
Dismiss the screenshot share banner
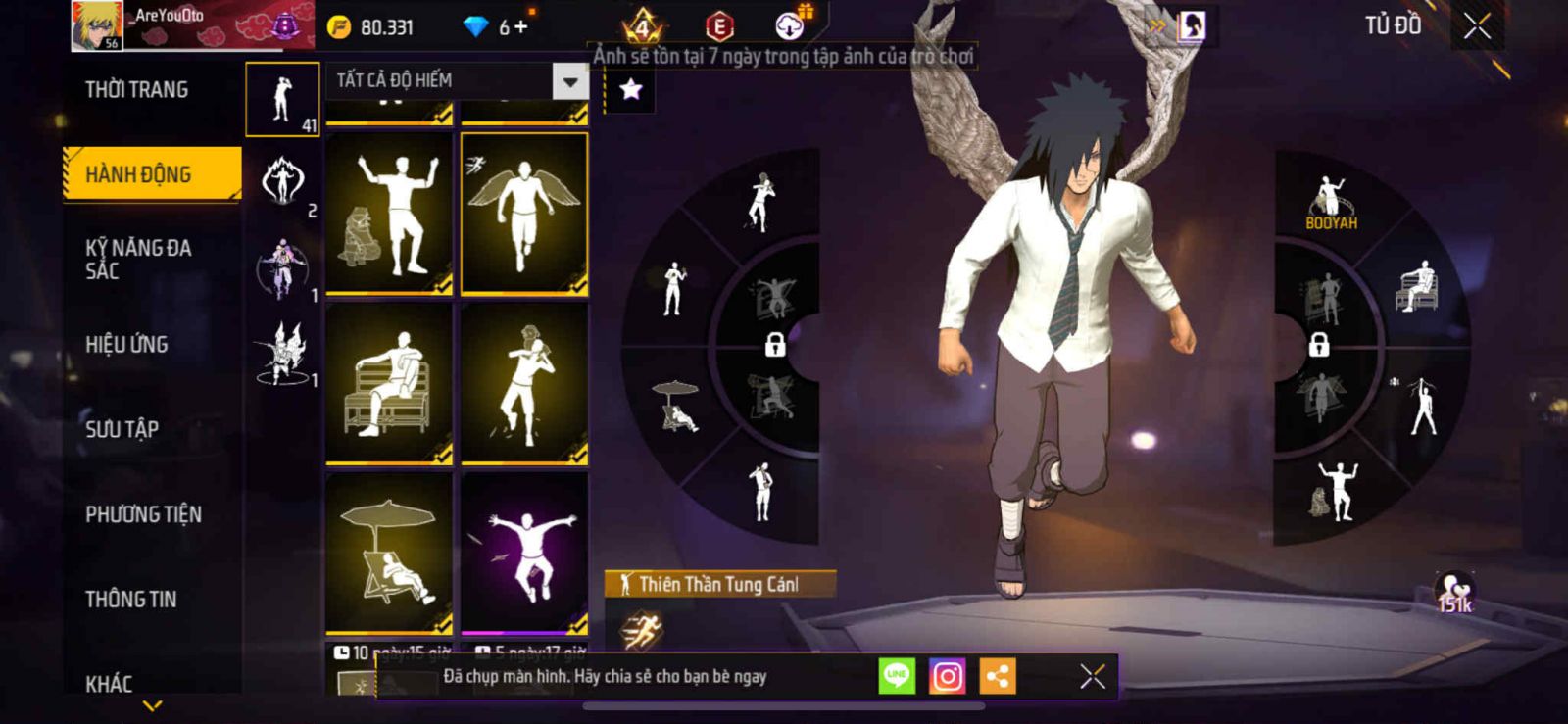1092,676
